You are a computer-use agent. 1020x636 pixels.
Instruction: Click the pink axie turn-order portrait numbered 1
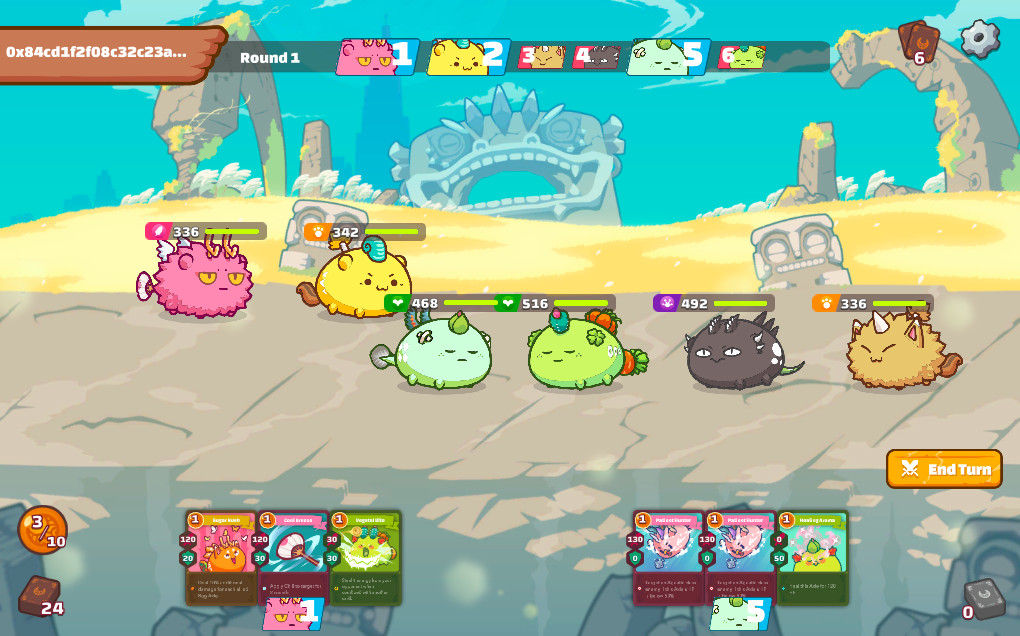(375, 57)
